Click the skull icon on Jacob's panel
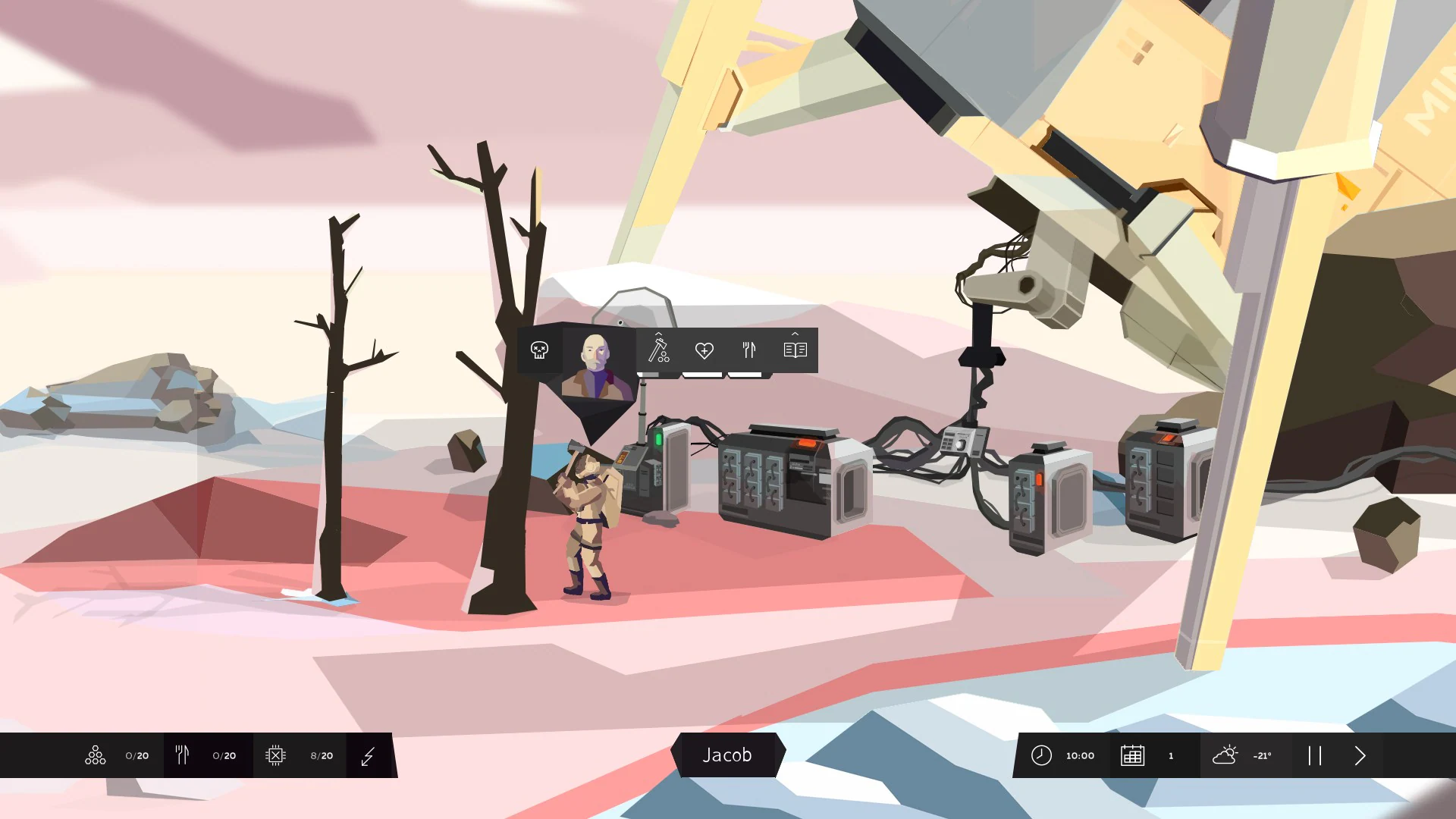 (540, 350)
